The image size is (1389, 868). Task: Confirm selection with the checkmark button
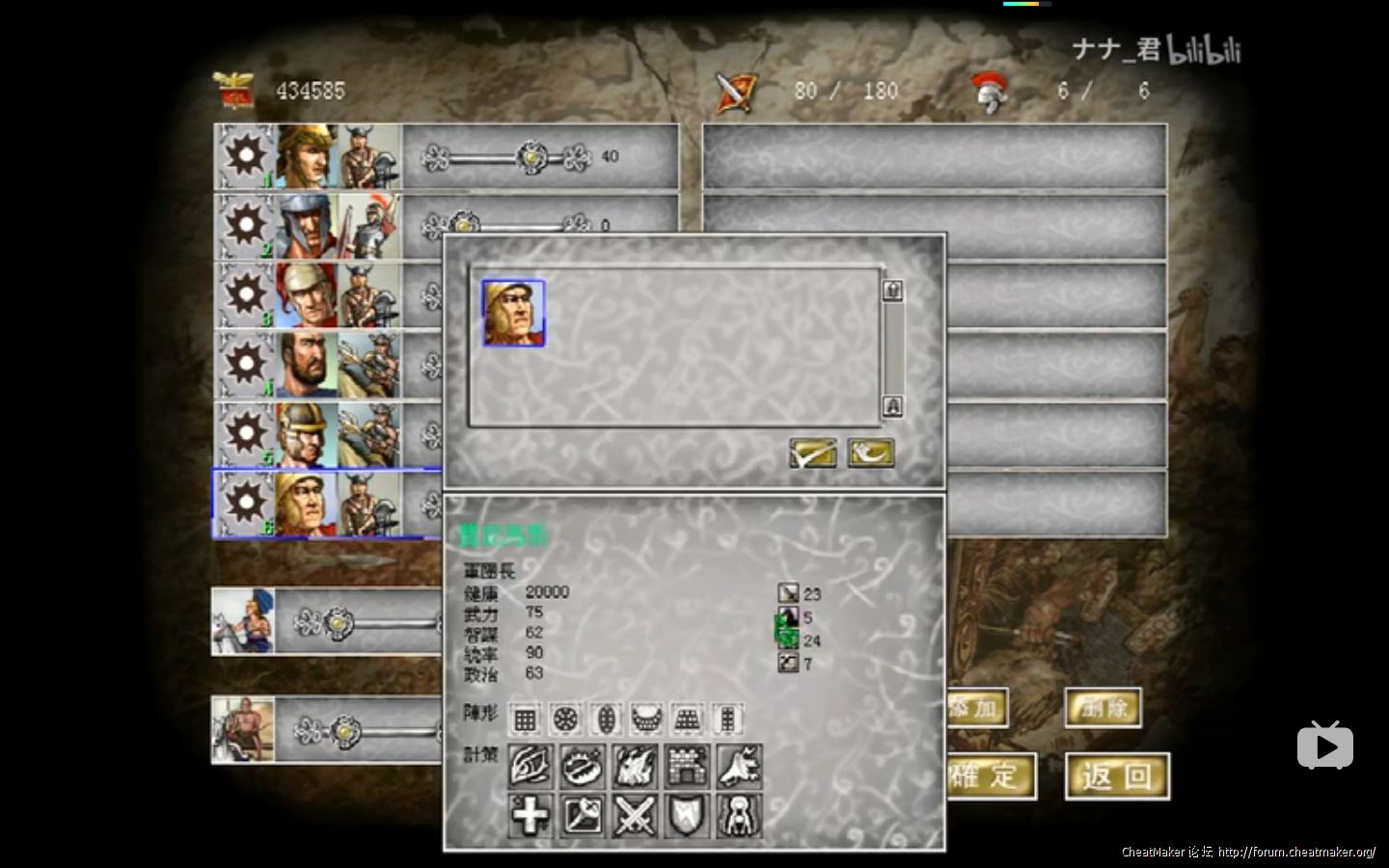coord(812,452)
